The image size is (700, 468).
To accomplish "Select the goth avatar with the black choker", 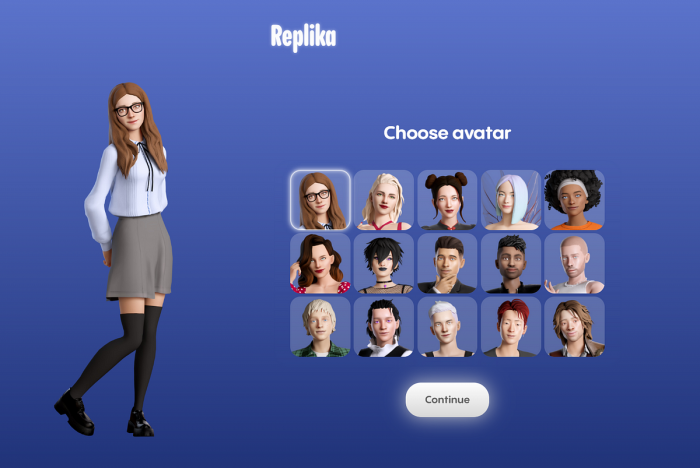I will [x=384, y=263].
